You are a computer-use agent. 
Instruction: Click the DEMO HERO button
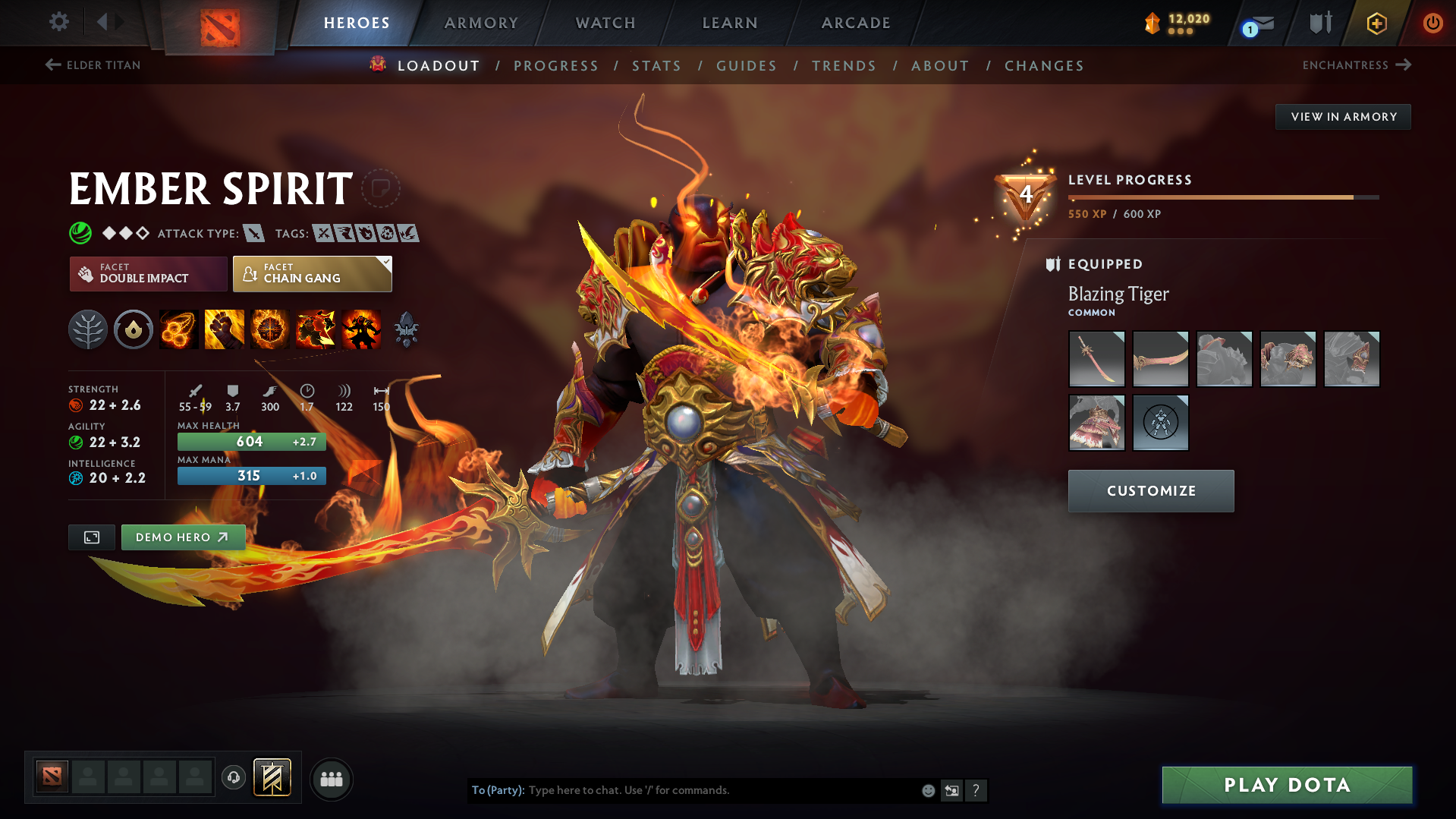click(x=182, y=537)
